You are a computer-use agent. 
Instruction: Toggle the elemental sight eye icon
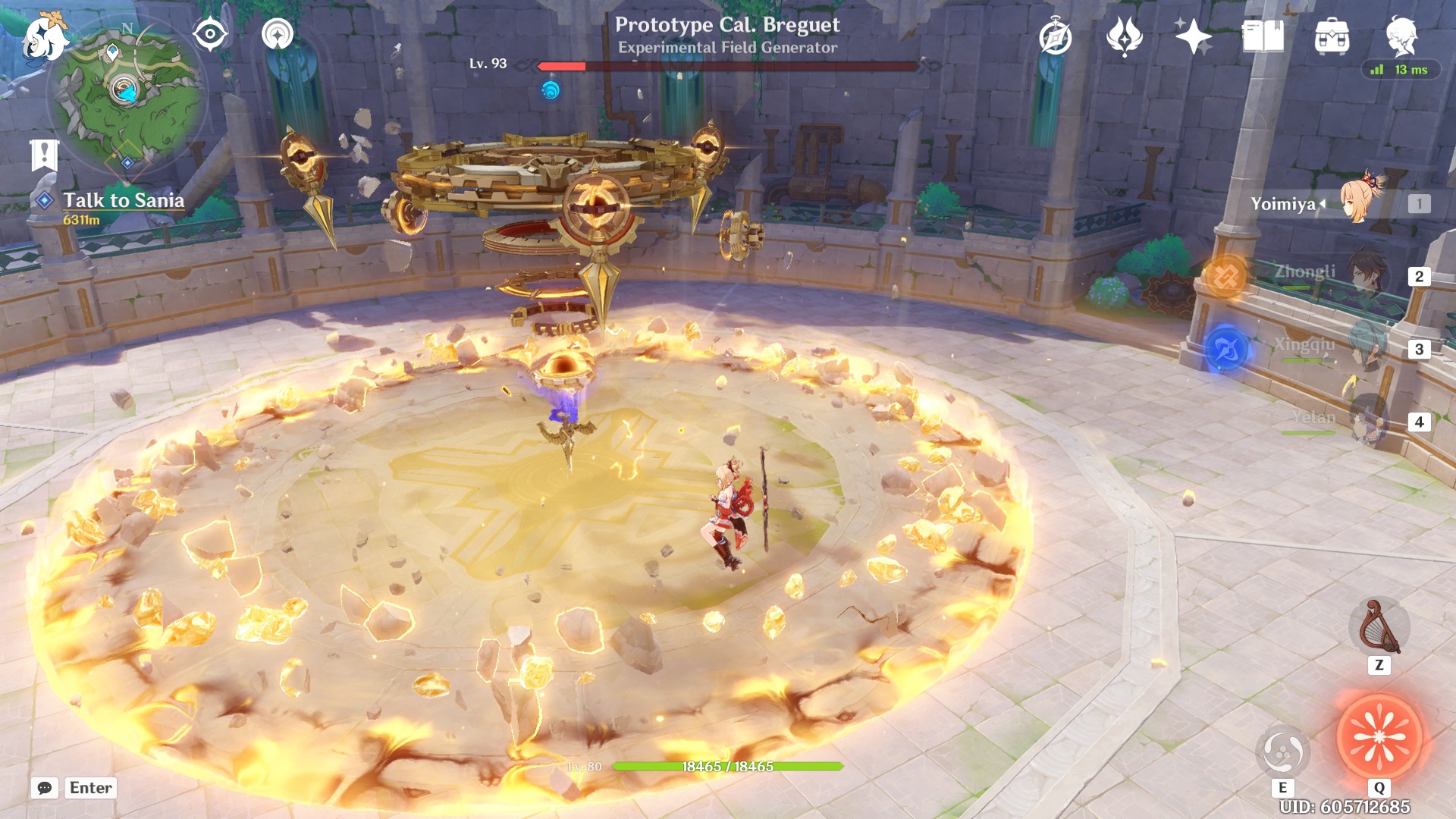[x=210, y=35]
